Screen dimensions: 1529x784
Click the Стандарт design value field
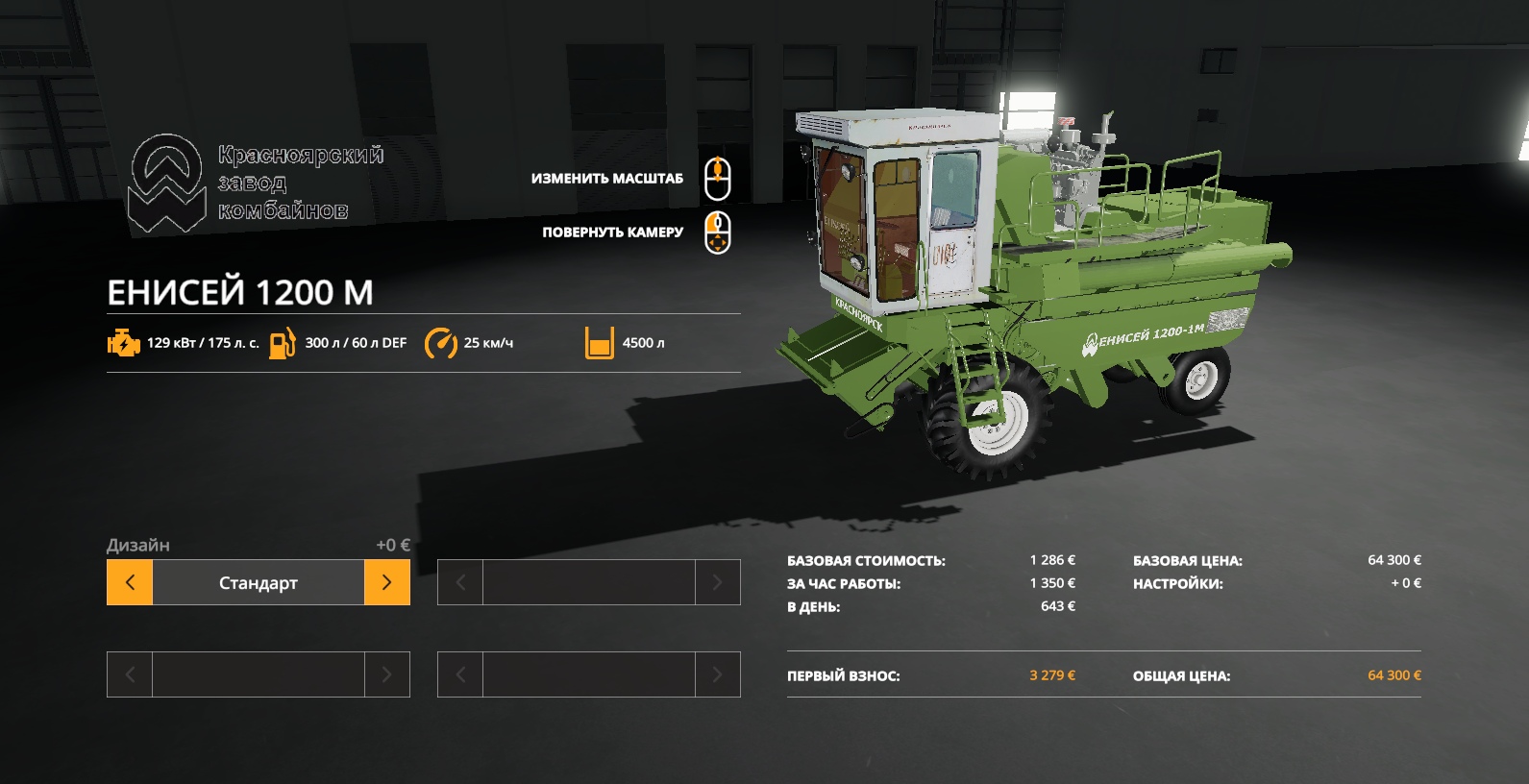pyautogui.click(x=258, y=582)
